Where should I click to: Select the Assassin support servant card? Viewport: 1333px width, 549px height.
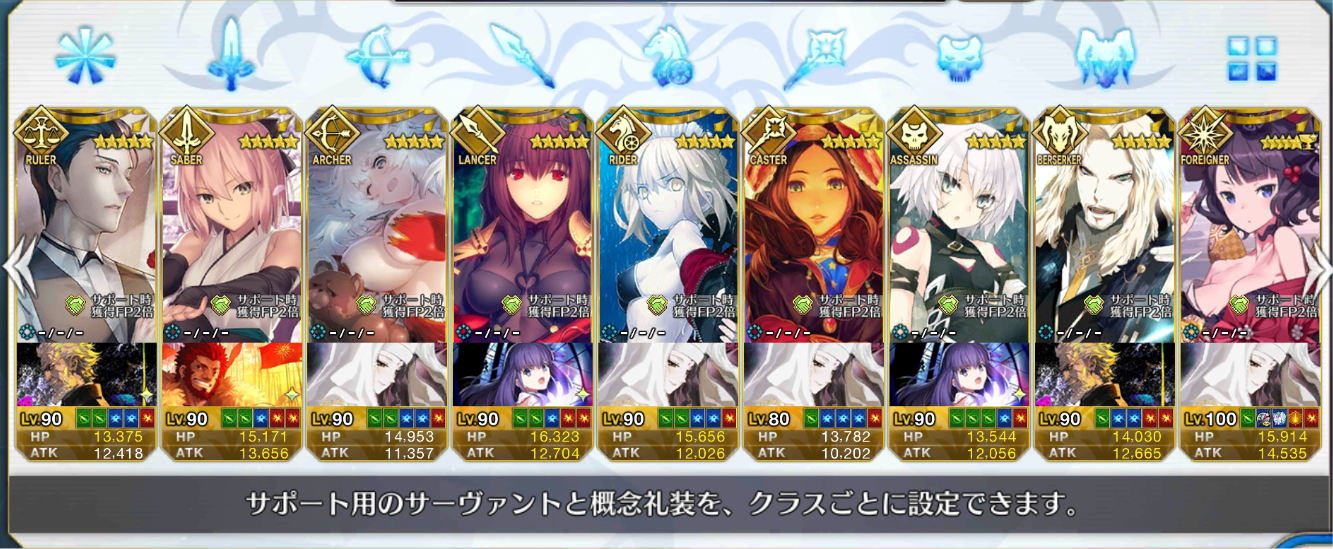[x=958, y=230]
